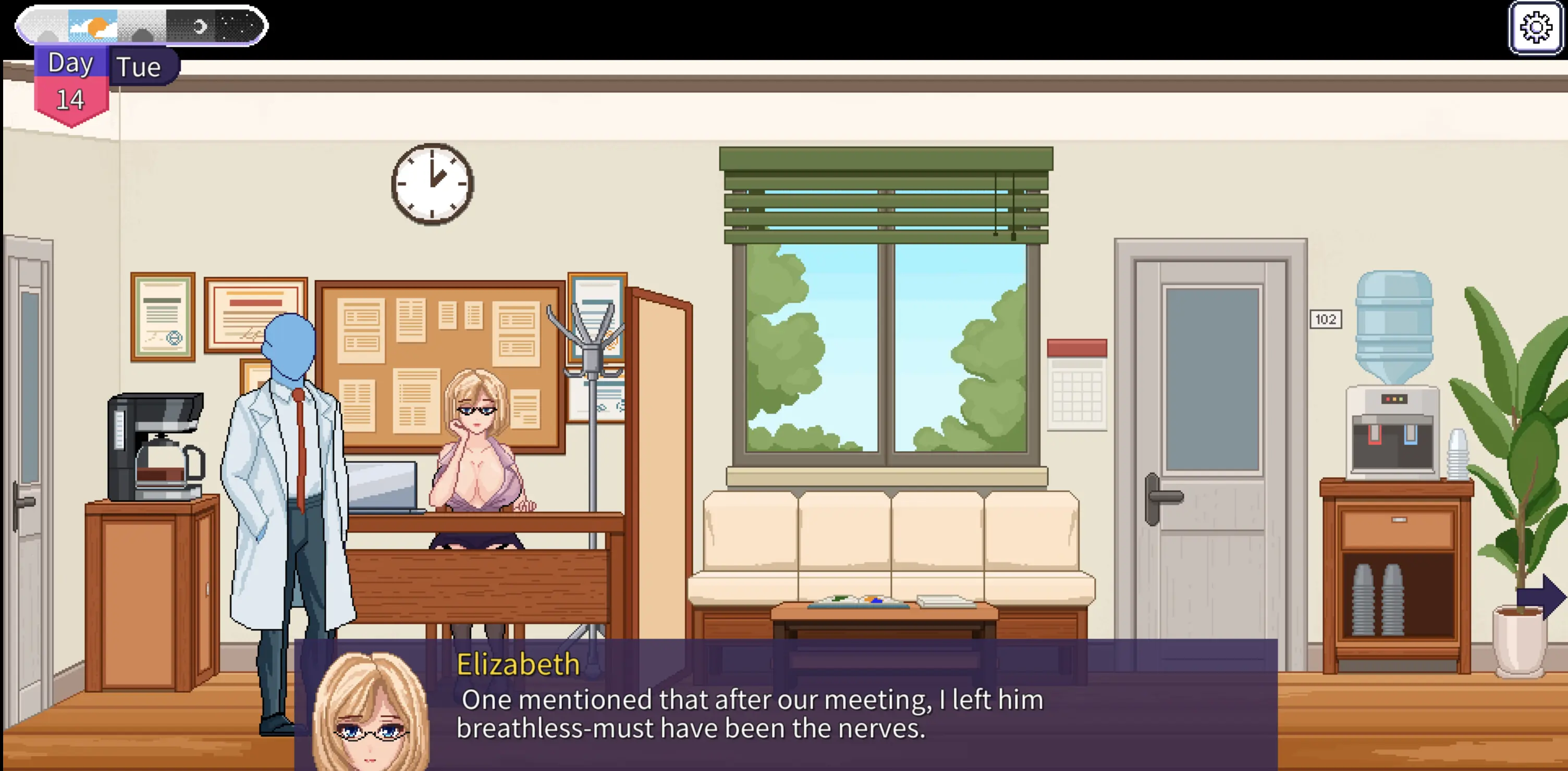Go to the next room via the arrow
The height and width of the screenshot is (771, 1568).
[1542, 596]
